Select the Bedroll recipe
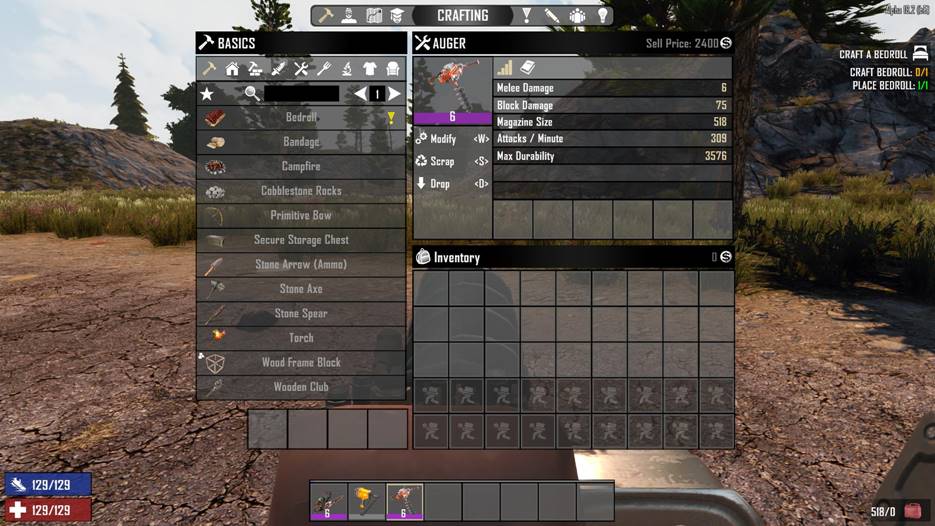 coord(301,118)
